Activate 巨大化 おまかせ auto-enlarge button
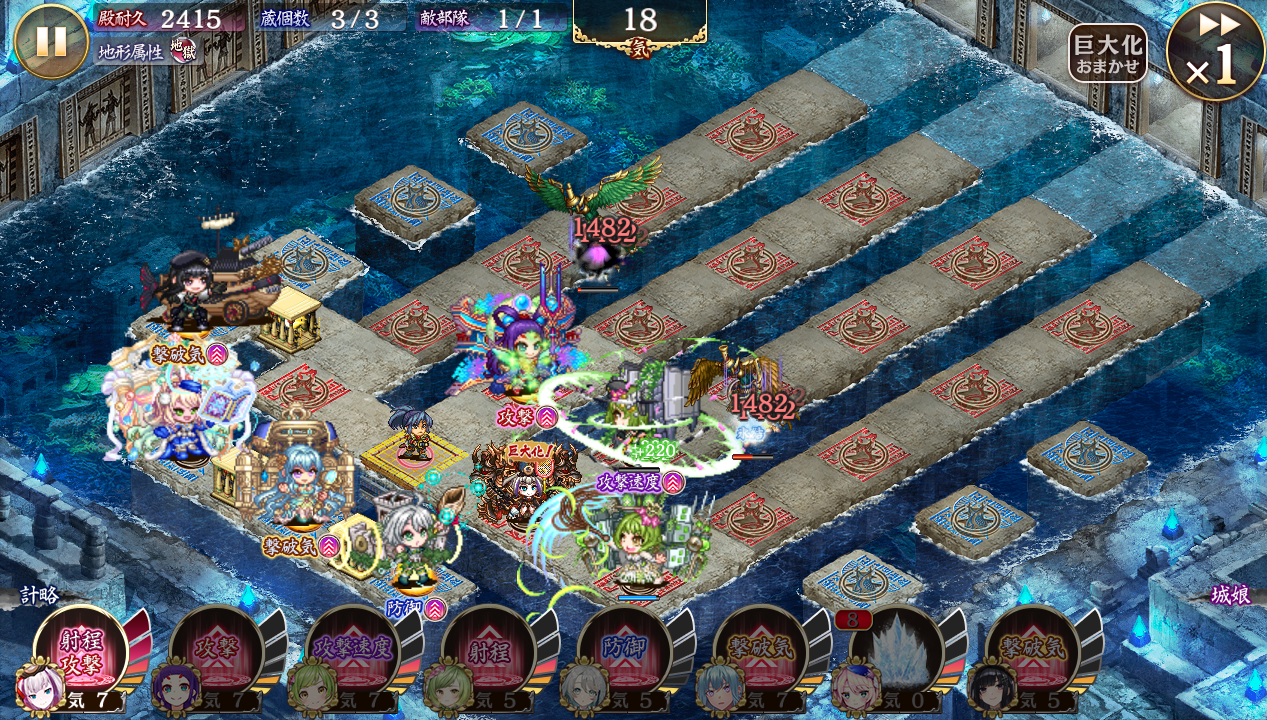 [x=1107, y=53]
